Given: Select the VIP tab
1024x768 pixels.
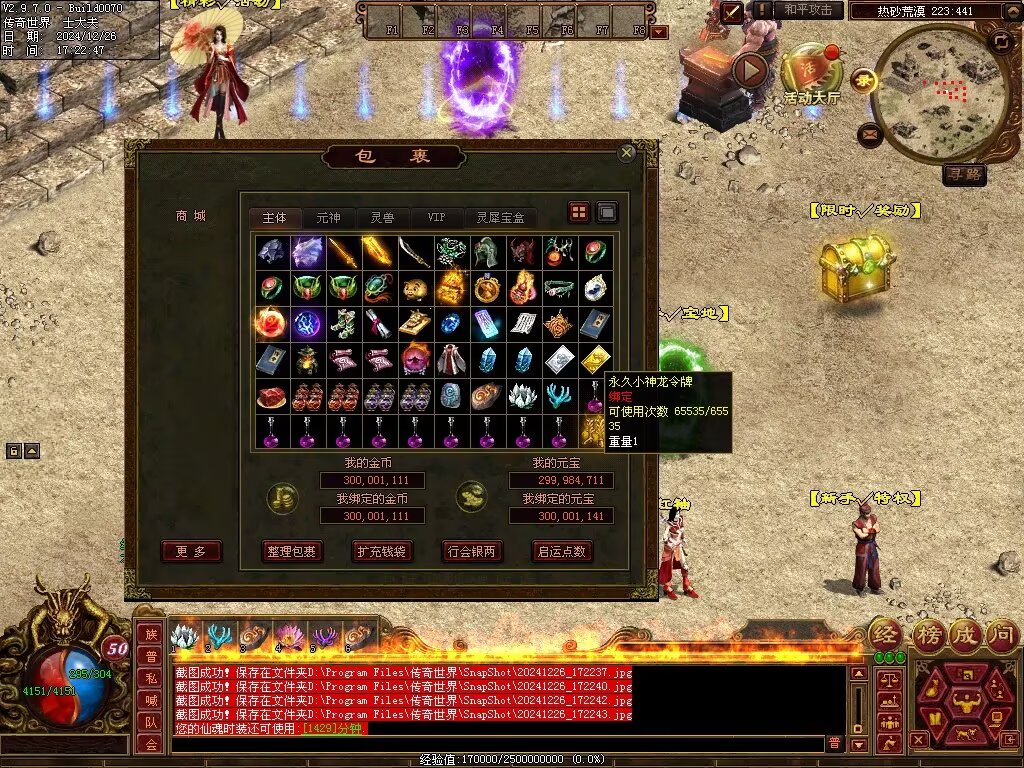Looking at the screenshot, I should point(436,217).
